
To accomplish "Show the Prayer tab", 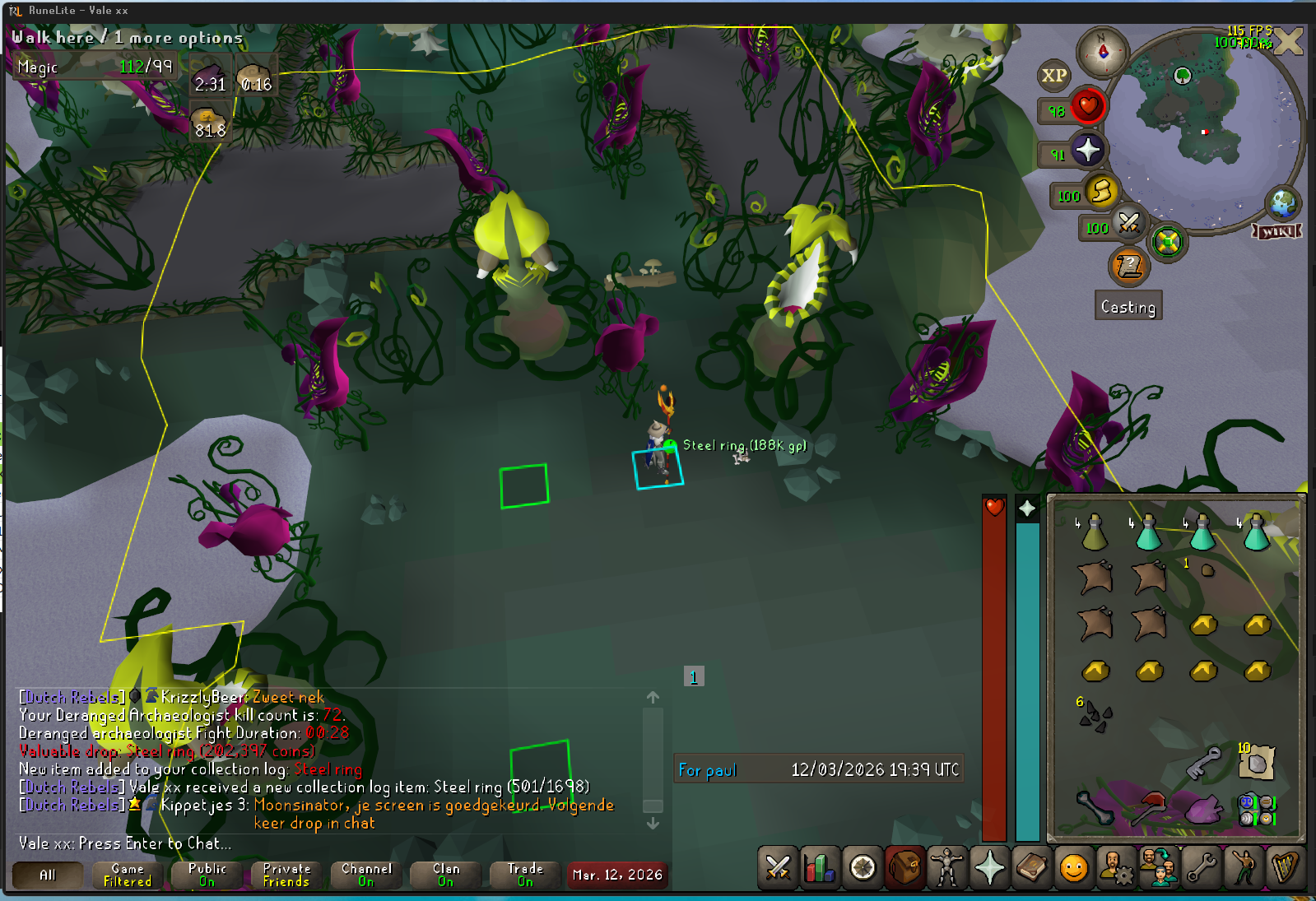I will 989,868.
